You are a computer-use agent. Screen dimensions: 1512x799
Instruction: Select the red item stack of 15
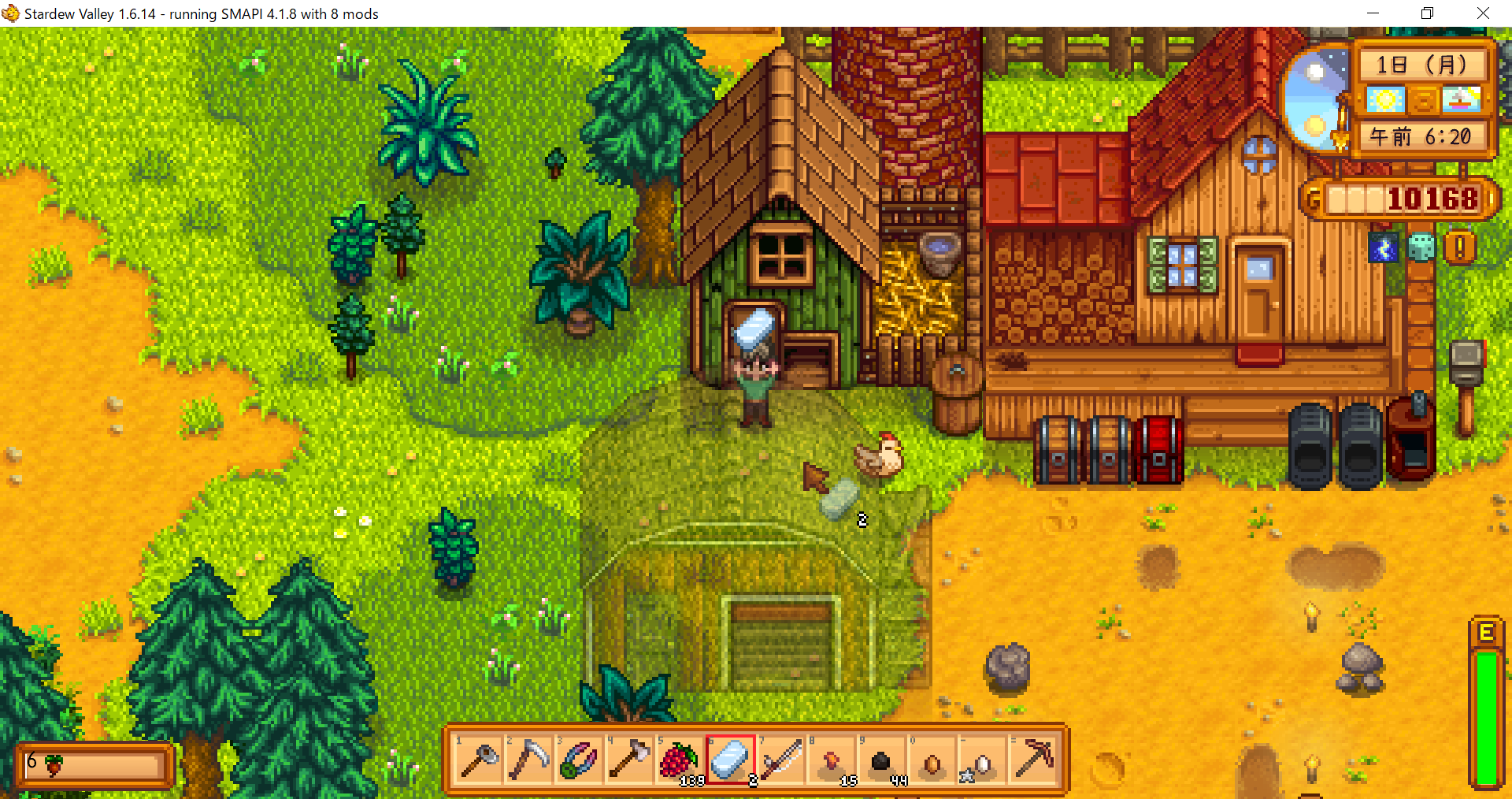point(831,760)
